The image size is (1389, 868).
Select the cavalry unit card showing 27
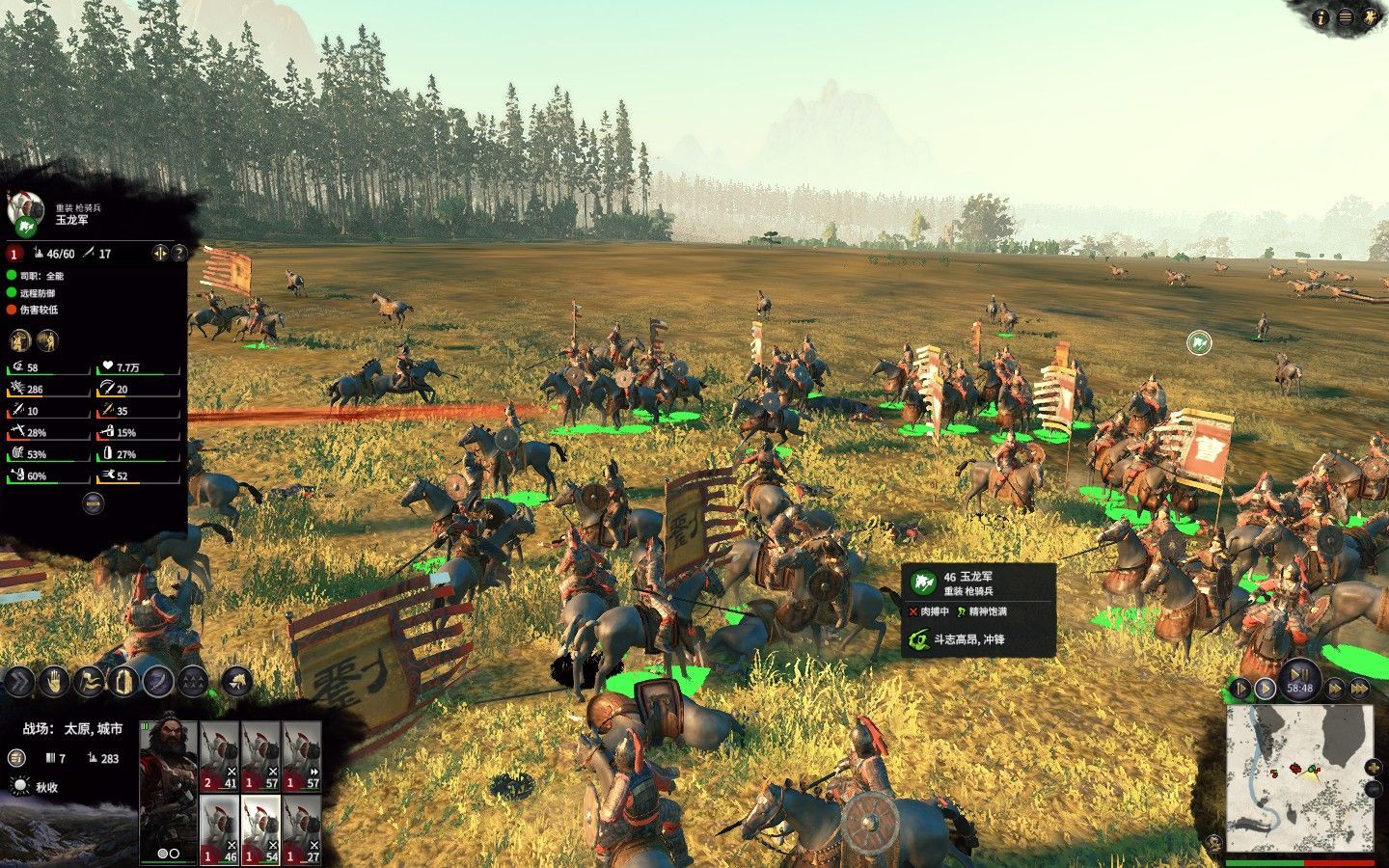[302, 829]
